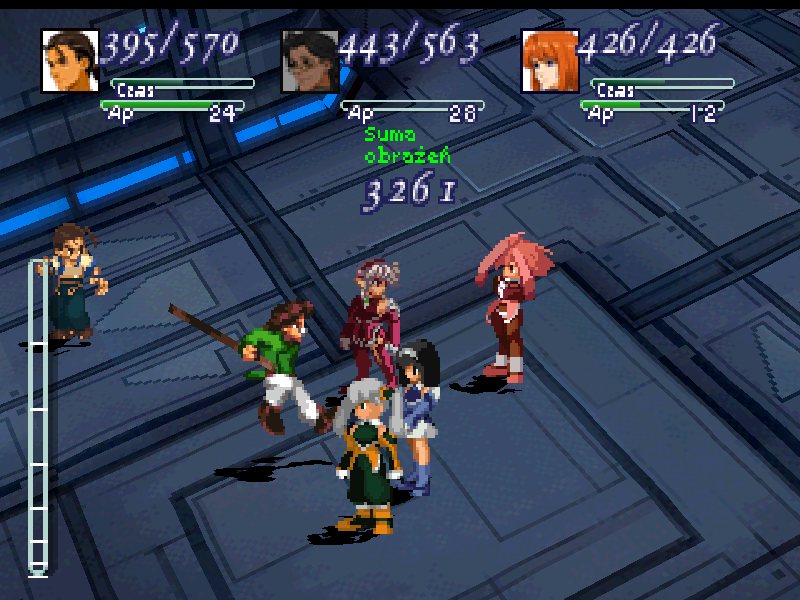Select the brown-haired man's party portrait
800x600 pixels.
point(70,60)
